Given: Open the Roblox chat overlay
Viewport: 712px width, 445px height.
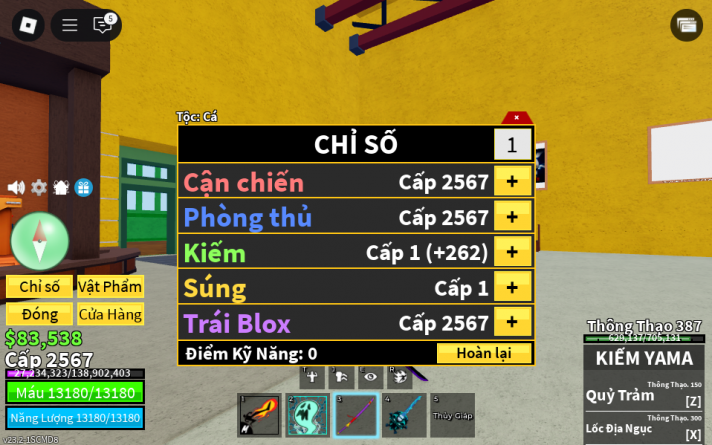Looking at the screenshot, I should click(103, 25).
